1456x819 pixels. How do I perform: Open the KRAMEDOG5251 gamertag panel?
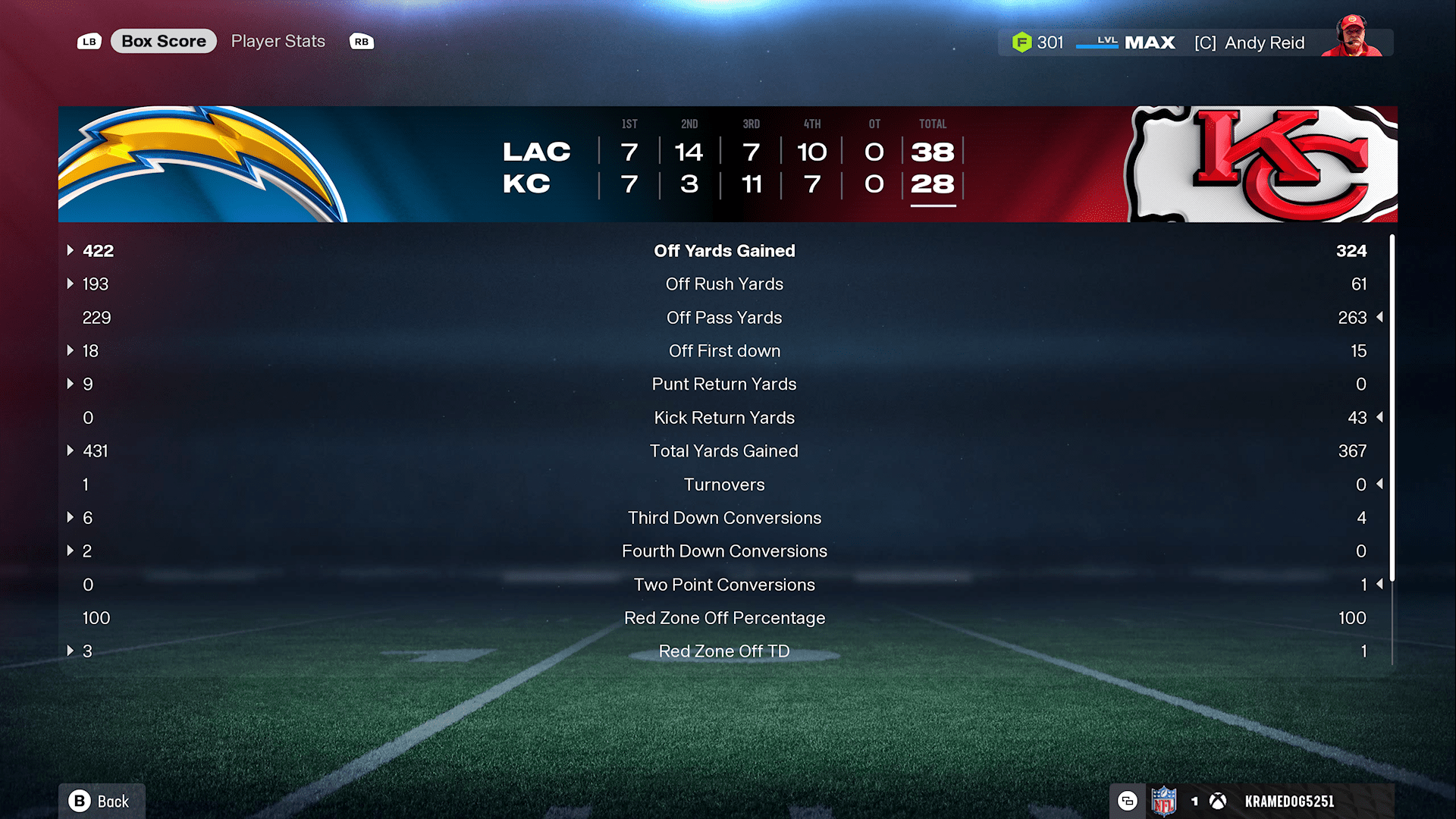(x=1288, y=802)
